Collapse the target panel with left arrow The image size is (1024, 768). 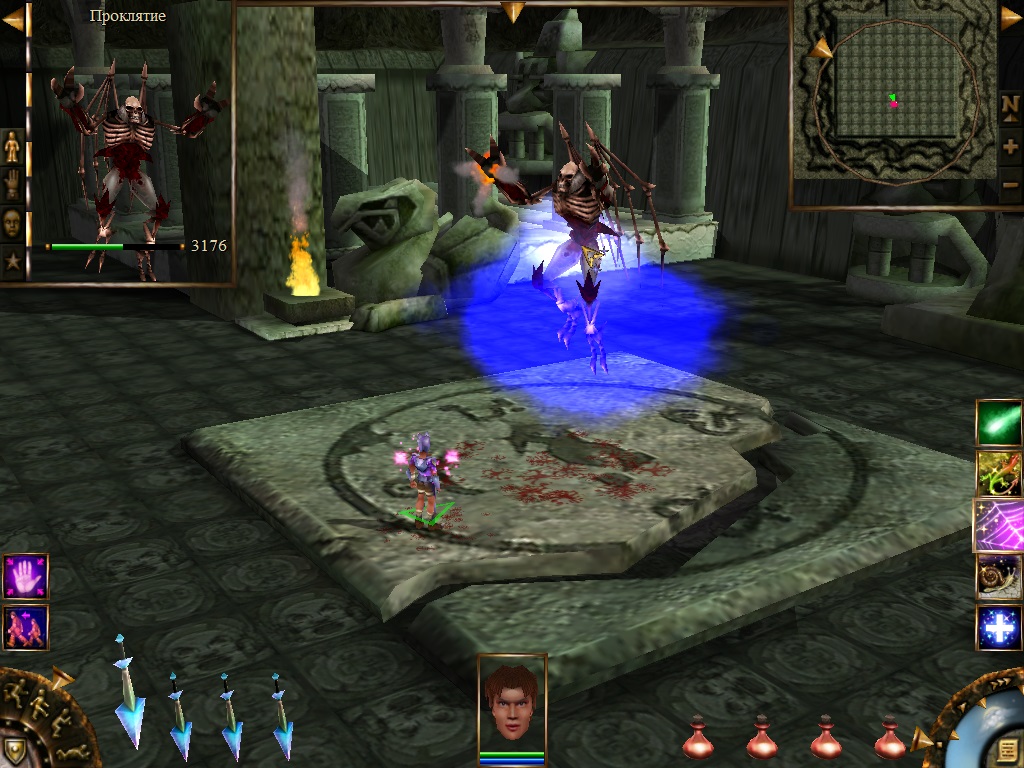[12, 21]
